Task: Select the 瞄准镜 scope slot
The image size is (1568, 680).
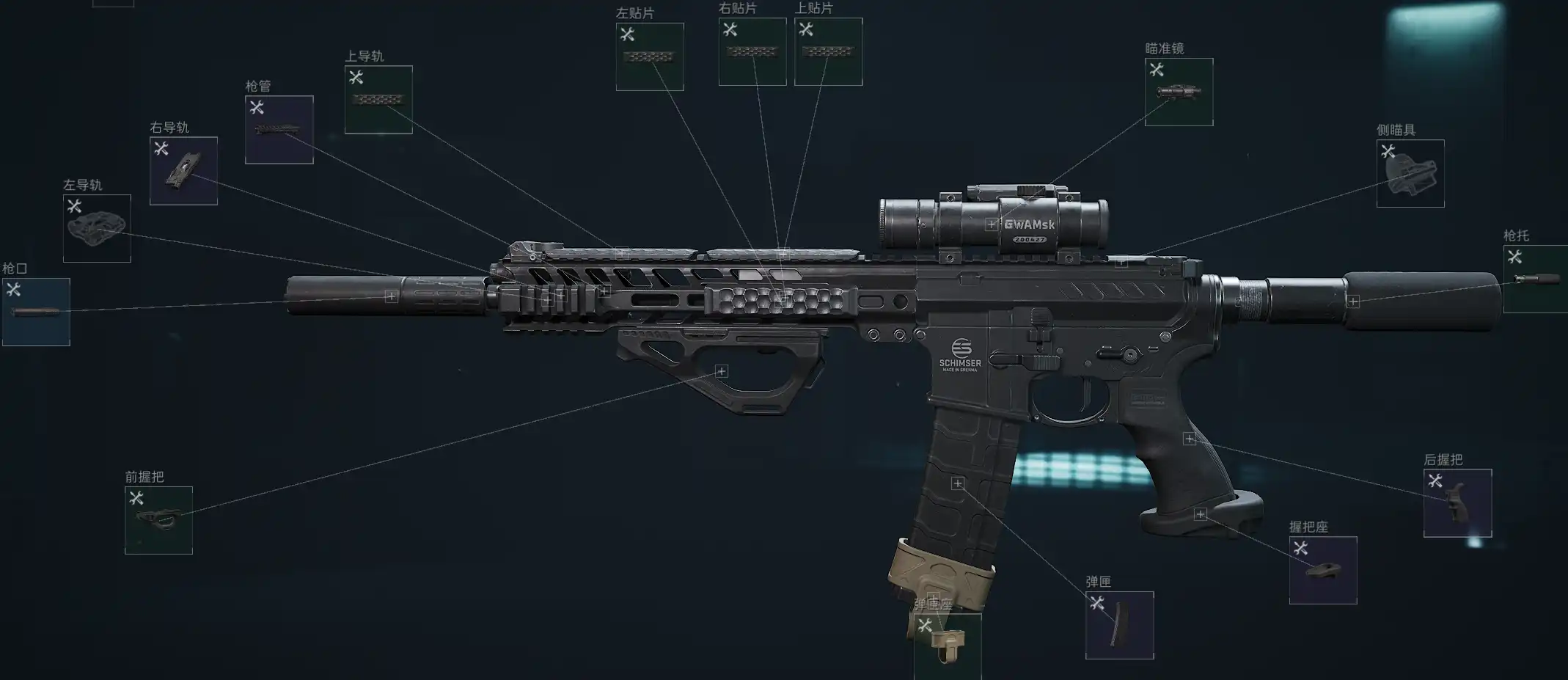Action: (x=1179, y=92)
